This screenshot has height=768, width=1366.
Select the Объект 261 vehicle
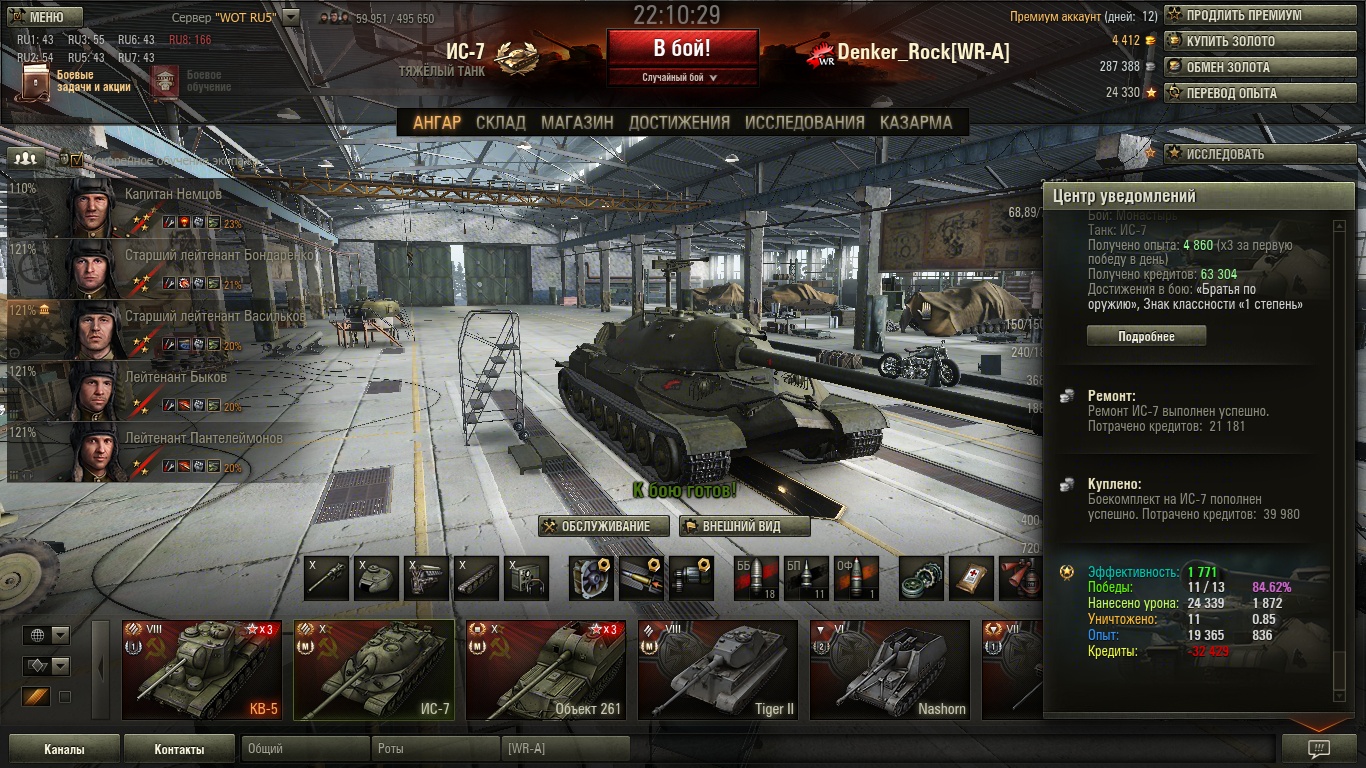[546, 670]
